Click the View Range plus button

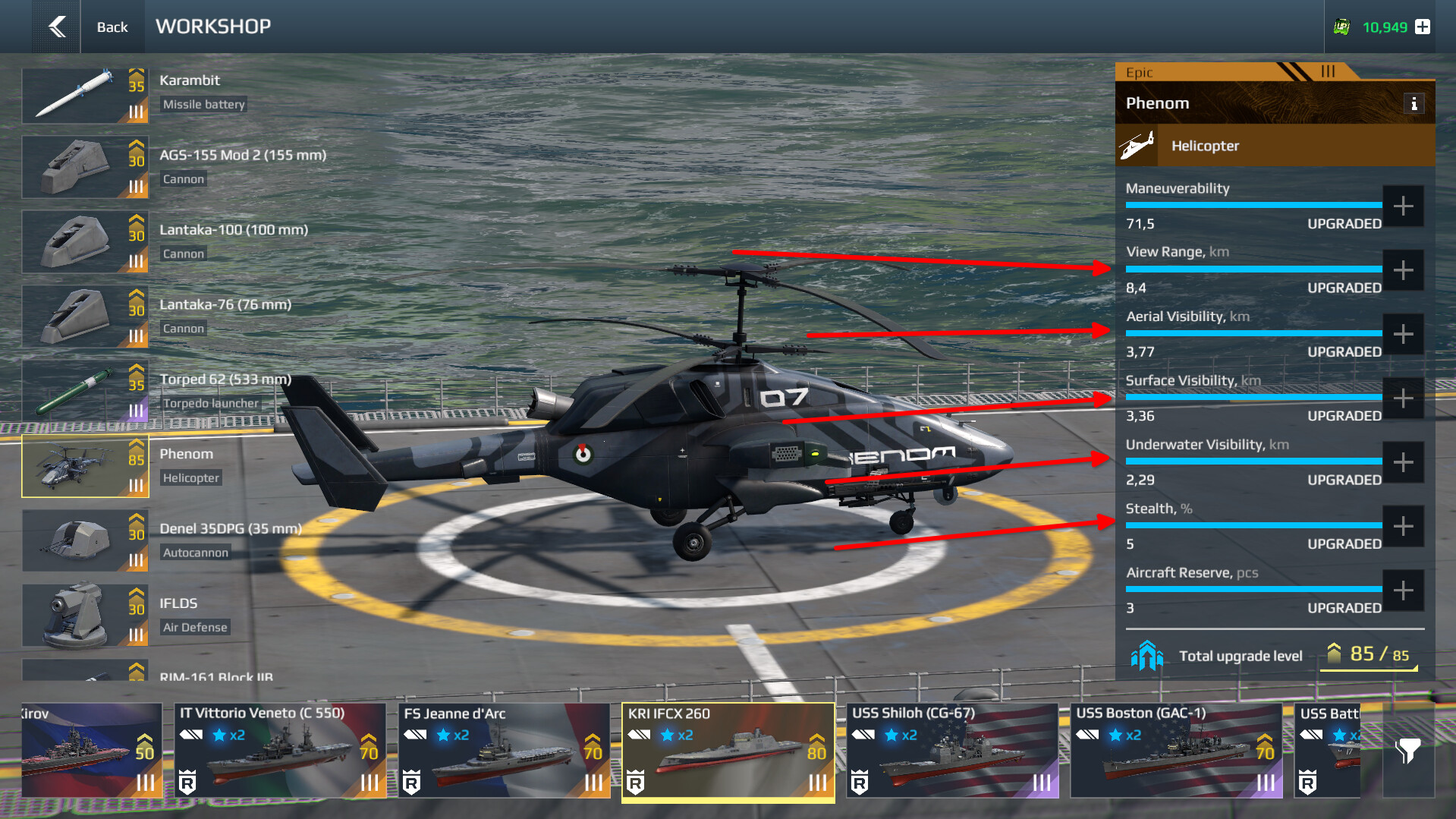[x=1403, y=270]
